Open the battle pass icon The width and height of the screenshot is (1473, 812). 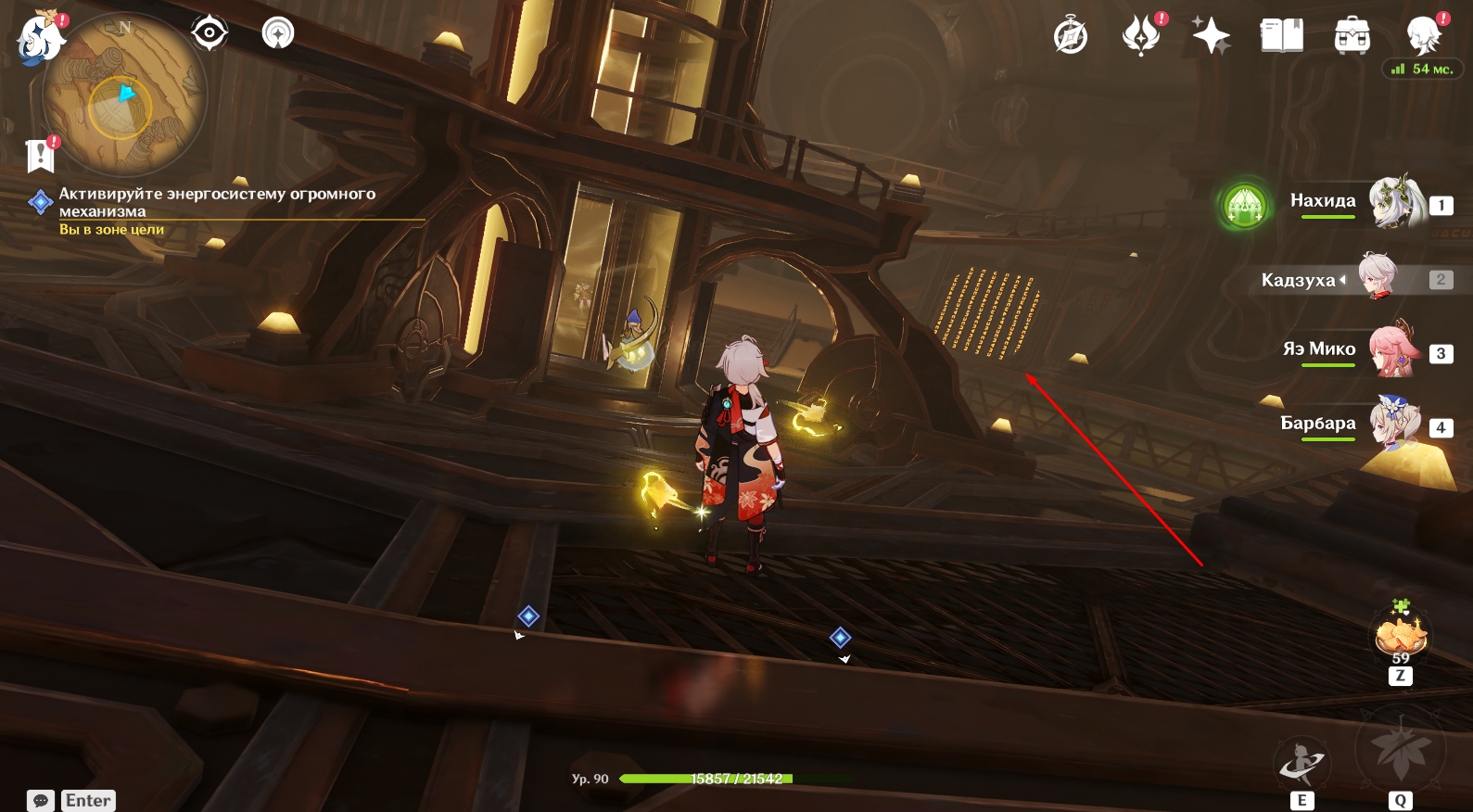[x=1141, y=37]
